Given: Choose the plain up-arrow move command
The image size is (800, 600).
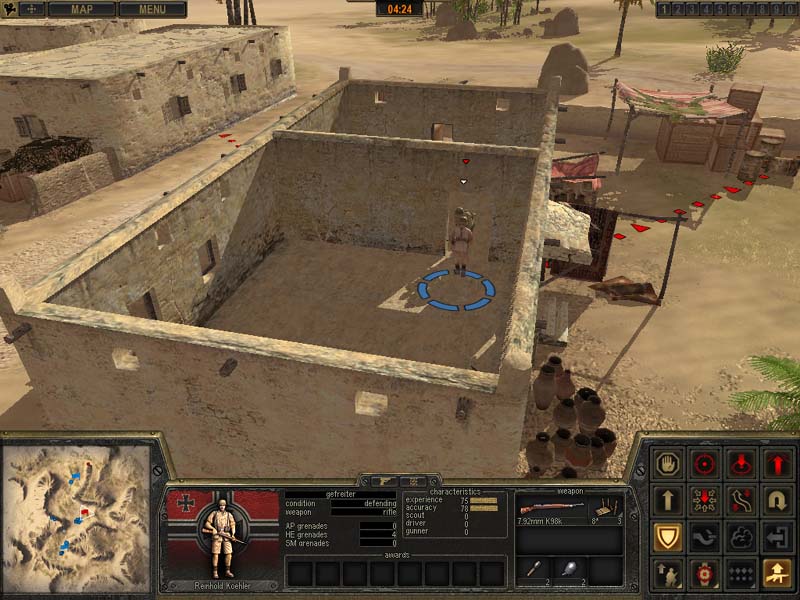Looking at the screenshot, I should (x=667, y=501).
